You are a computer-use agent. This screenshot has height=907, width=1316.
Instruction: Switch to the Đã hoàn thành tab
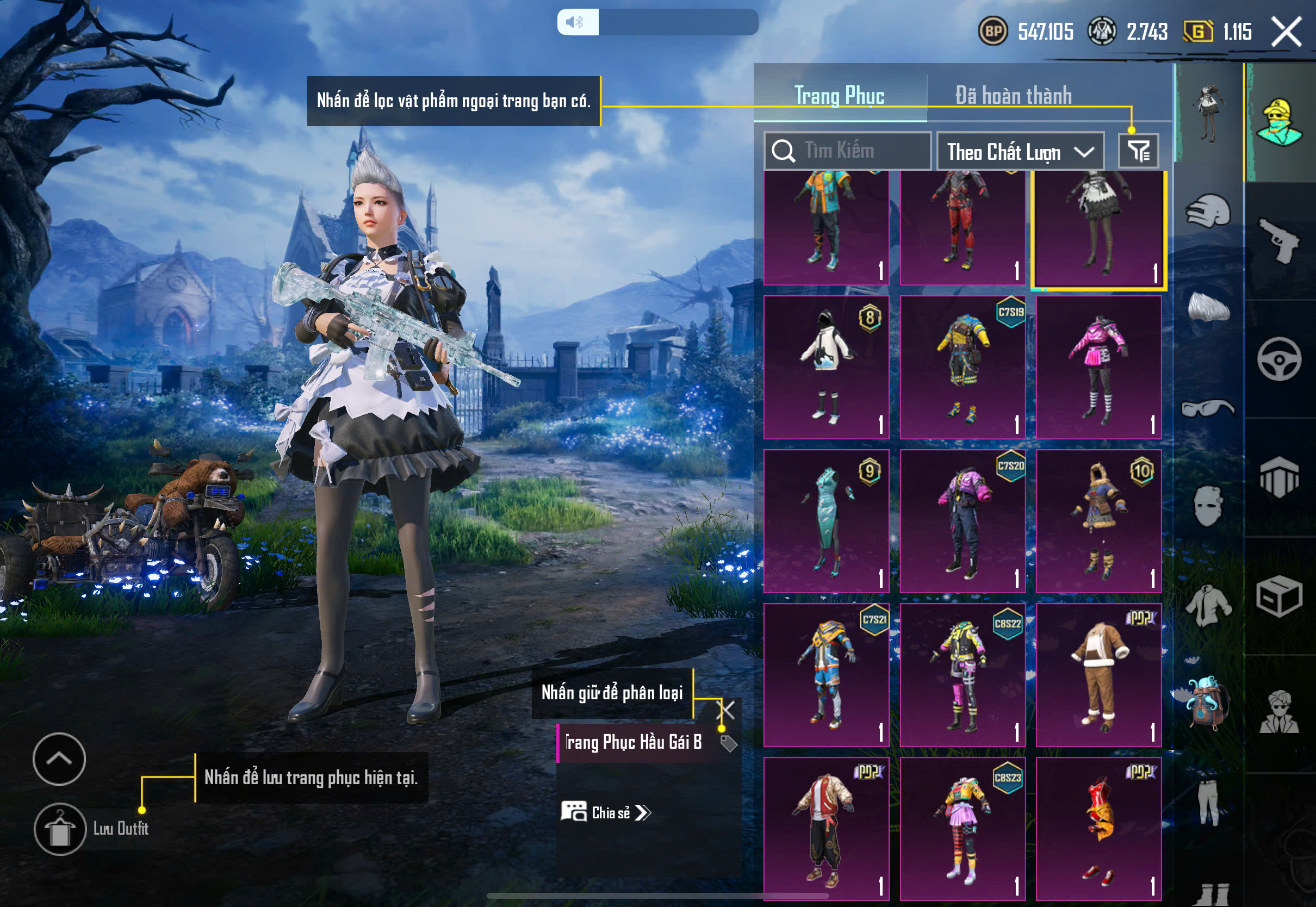[1013, 96]
